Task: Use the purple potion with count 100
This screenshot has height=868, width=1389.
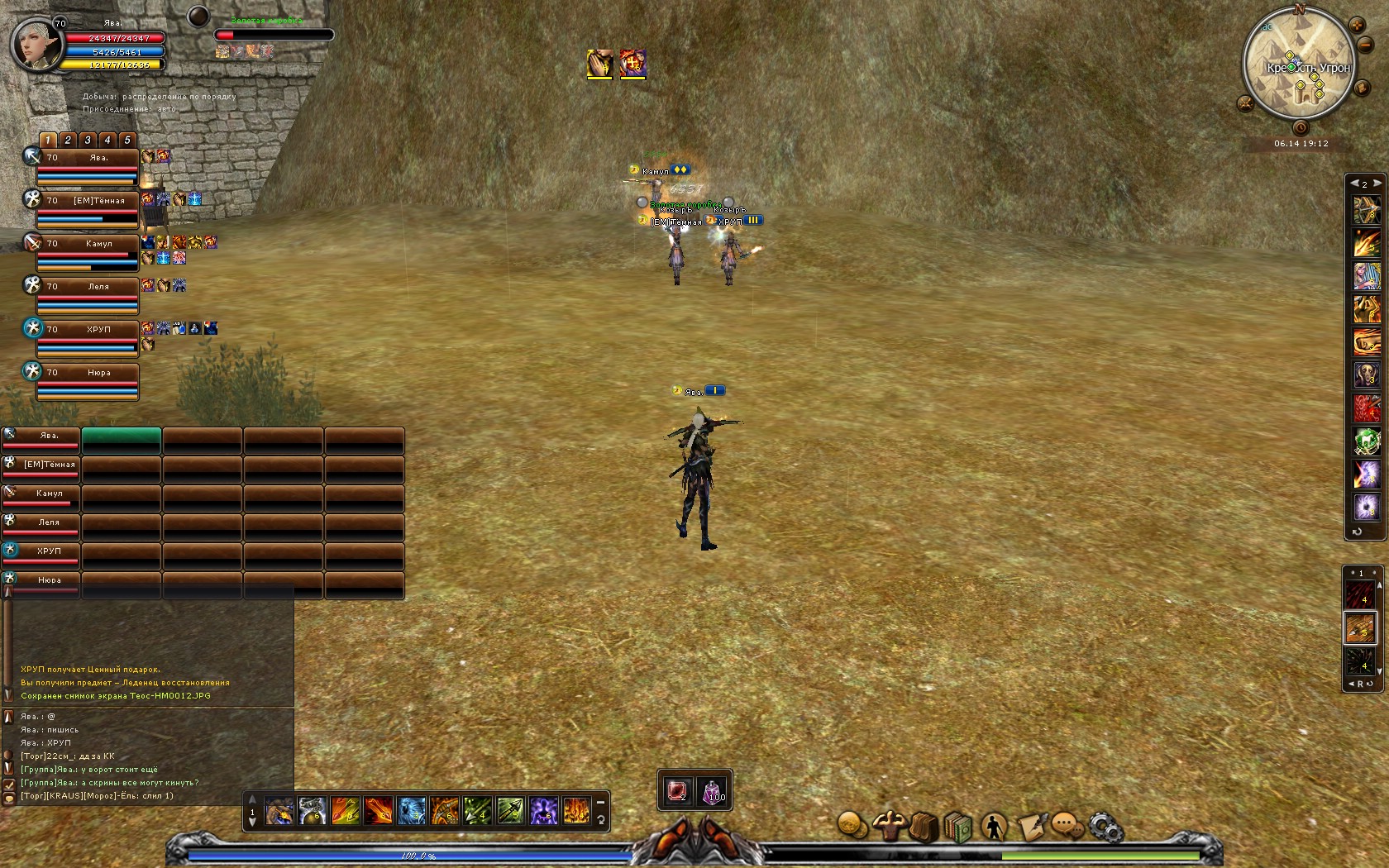Action: pyautogui.click(x=712, y=791)
